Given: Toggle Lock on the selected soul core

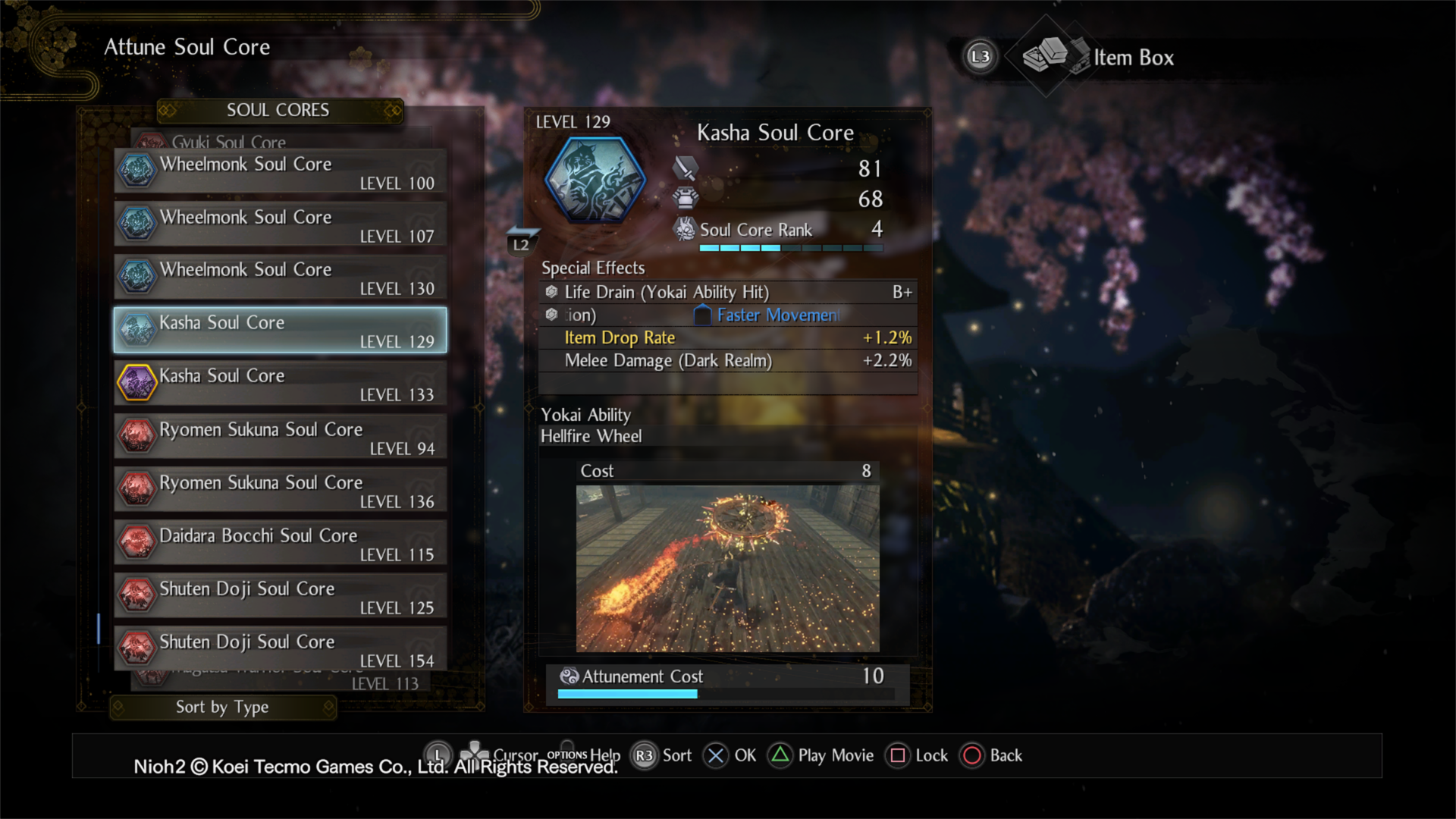Looking at the screenshot, I should pyautogui.click(x=897, y=755).
